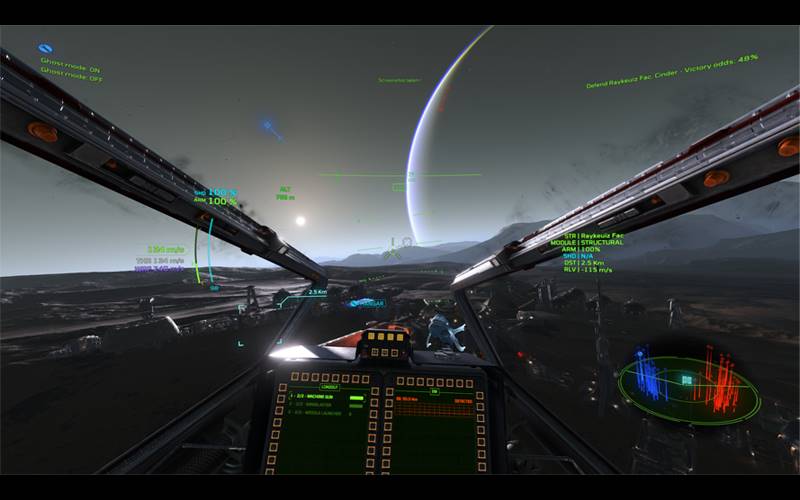The height and width of the screenshot is (500, 800).
Task: Open the Loadout panel header tab
Action: click(329, 386)
